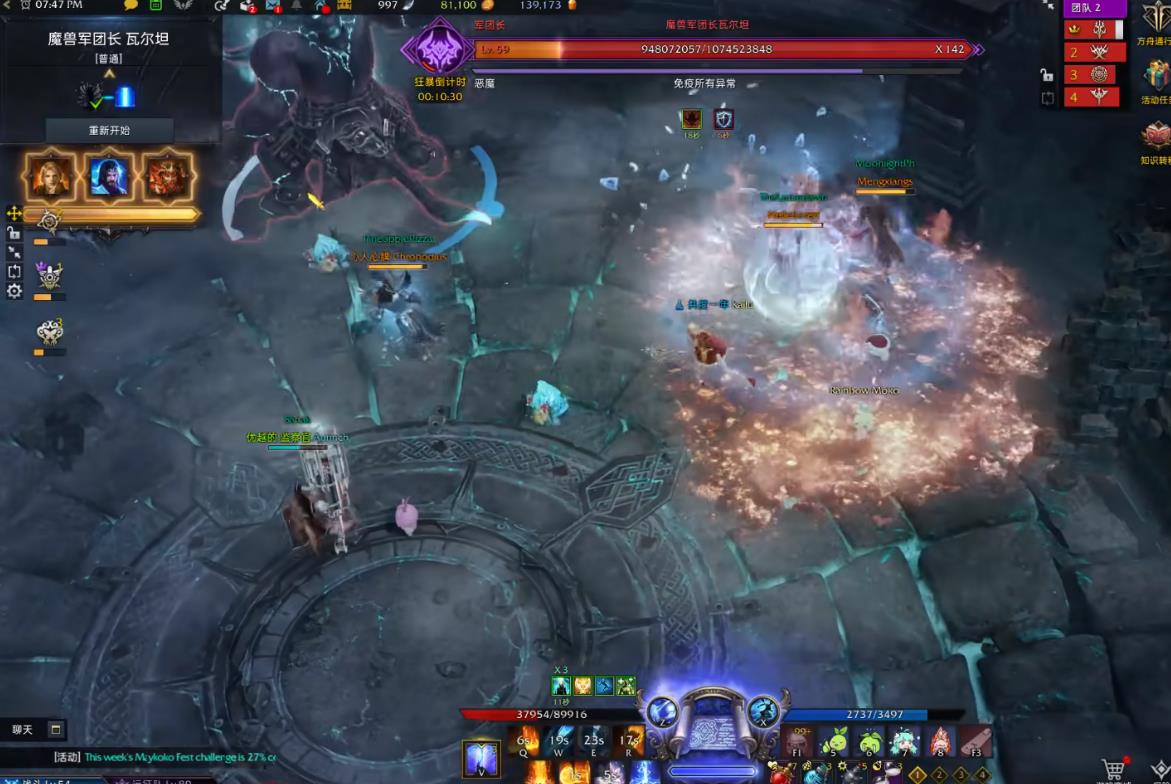Use the Z identity orb
This screenshot has width=1171, height=784.
[660, 712]
